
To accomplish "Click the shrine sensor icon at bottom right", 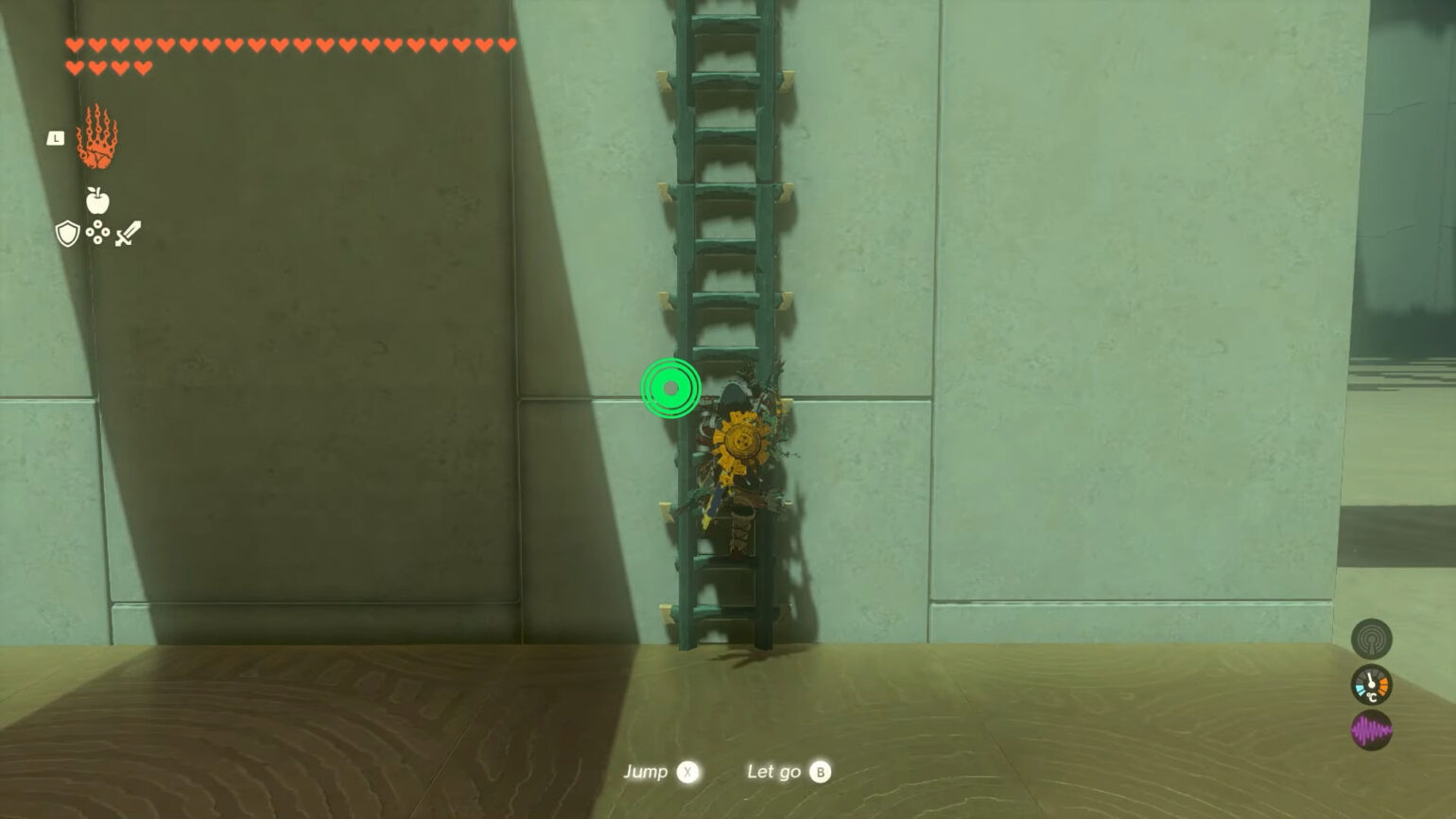I will tap(1369, 638).
